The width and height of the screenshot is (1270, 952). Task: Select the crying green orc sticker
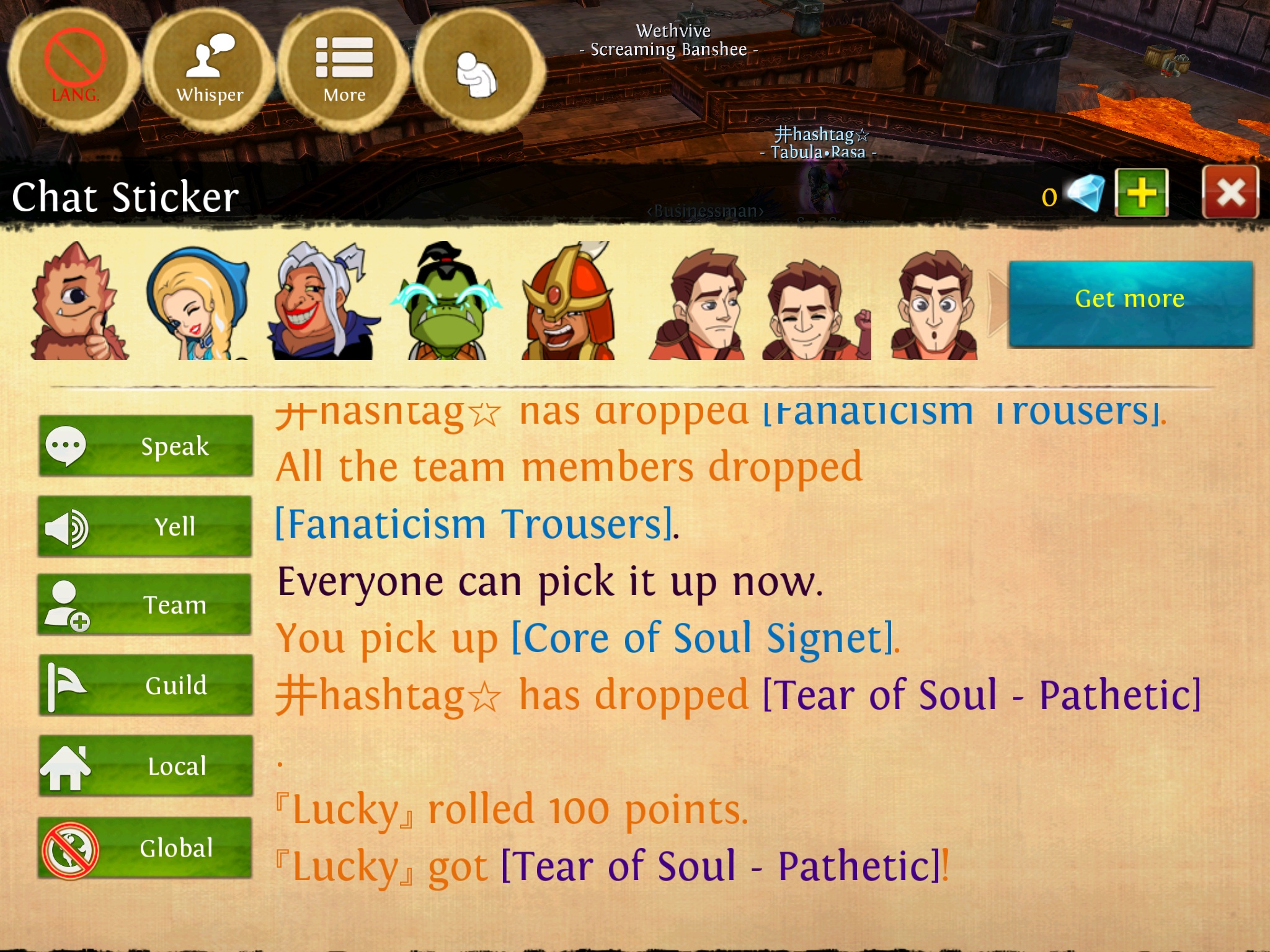(445, 302)
